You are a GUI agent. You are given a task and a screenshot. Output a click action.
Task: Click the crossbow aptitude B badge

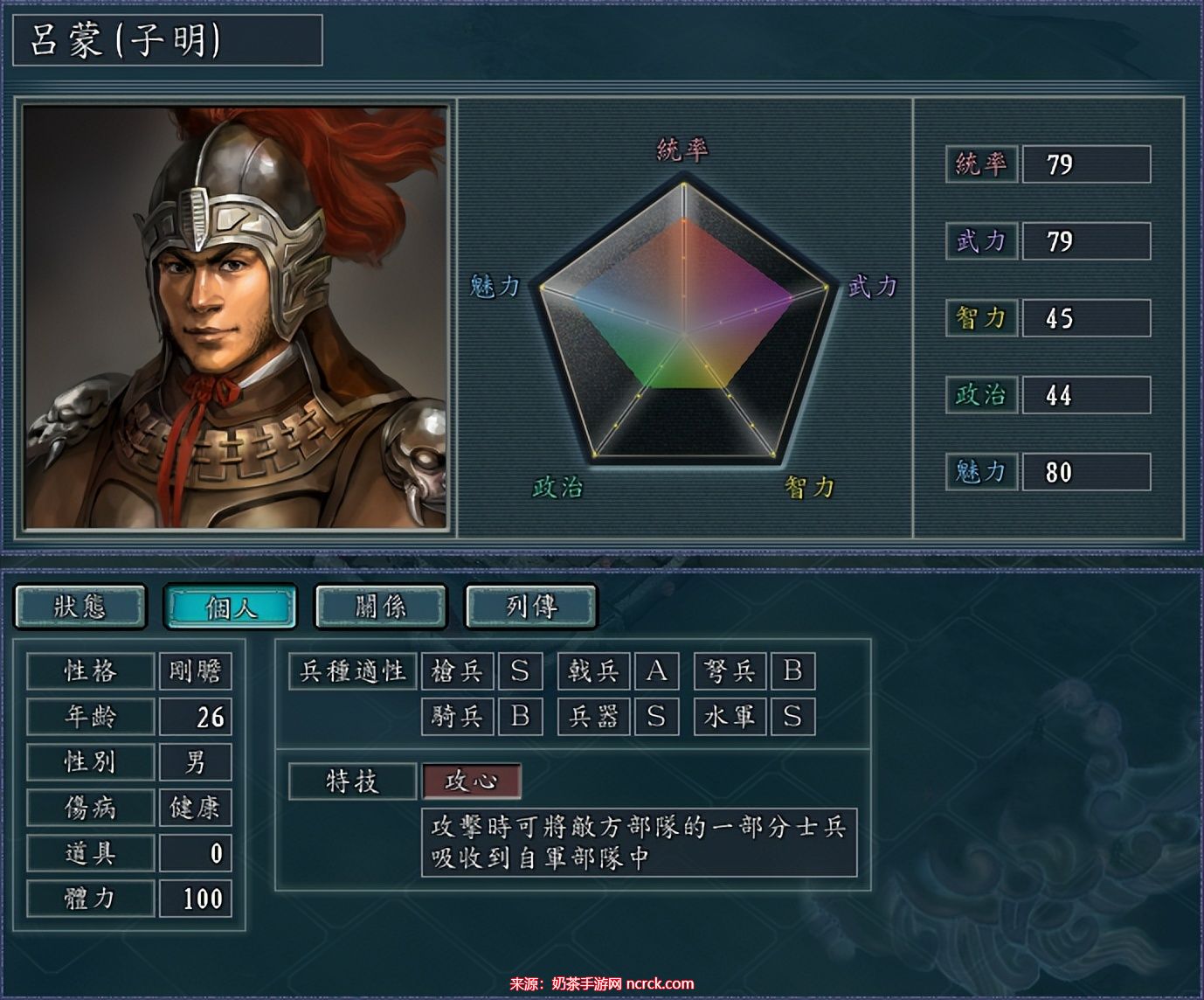(x=793, y=670)
